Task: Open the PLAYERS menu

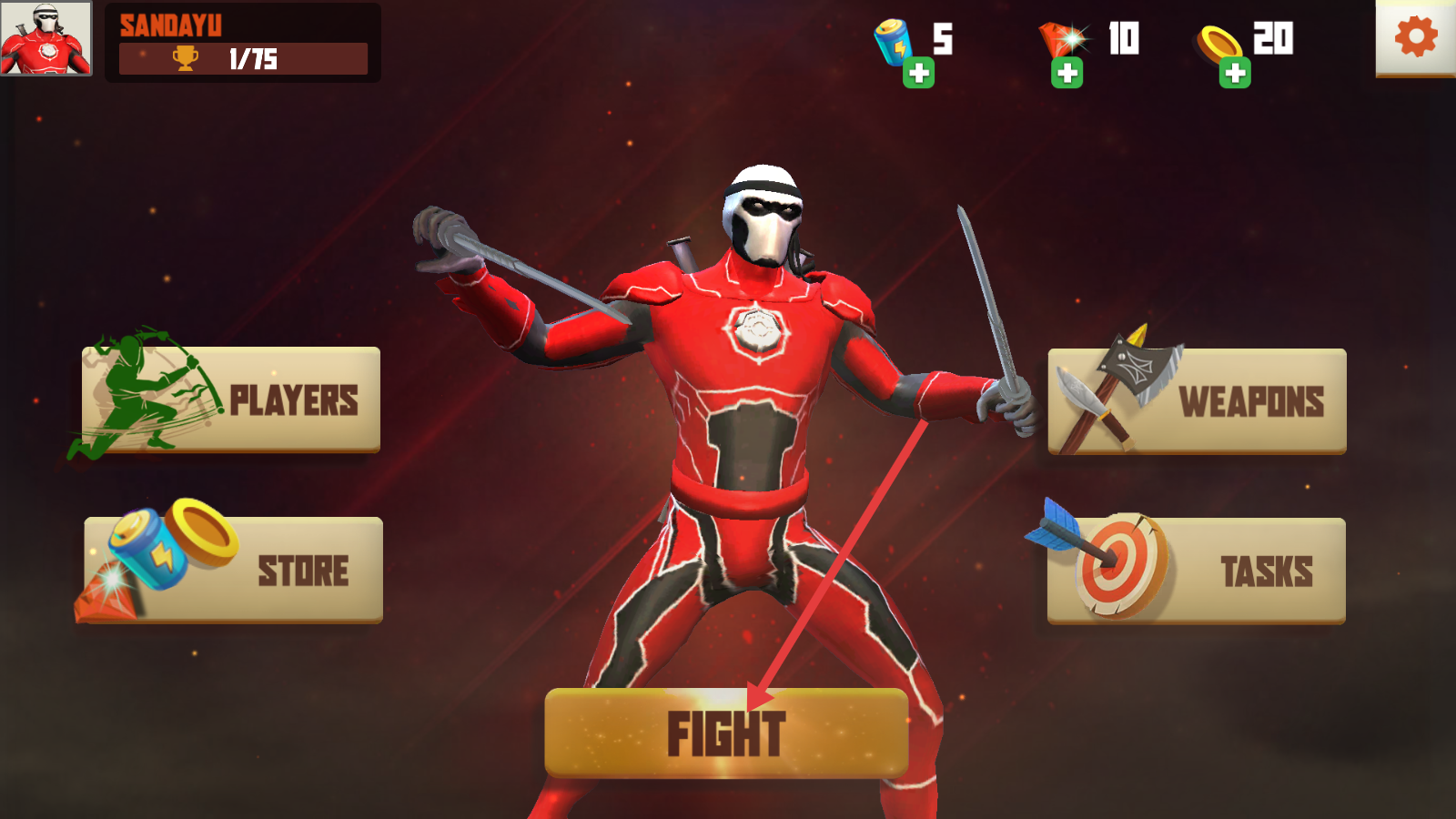Action: (232, 399)
